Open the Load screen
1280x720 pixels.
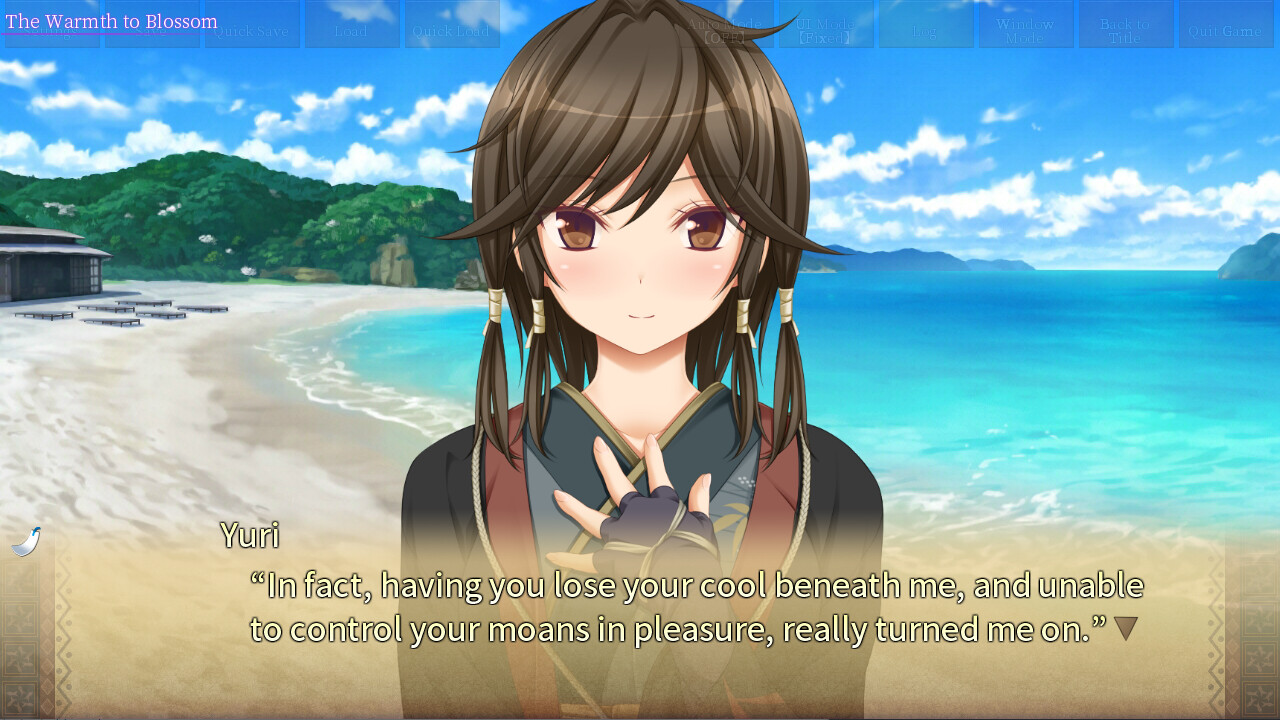pos(352,25)
